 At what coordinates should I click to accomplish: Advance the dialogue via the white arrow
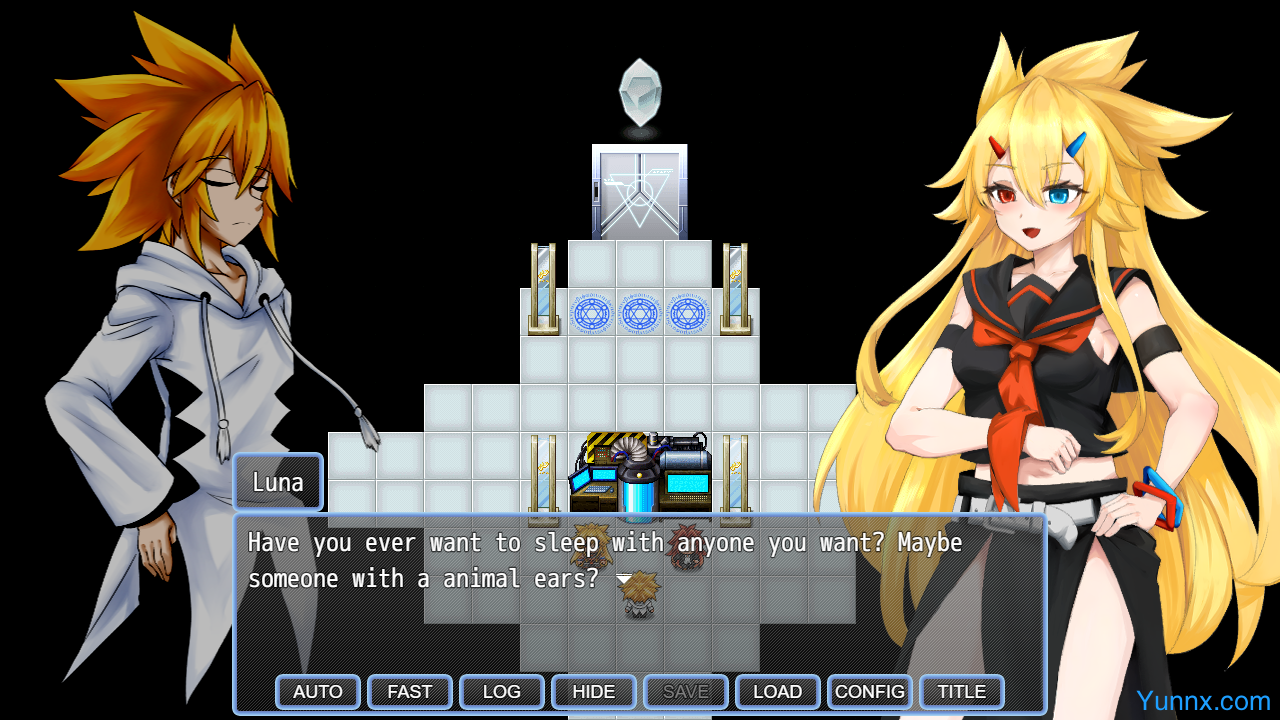[624, 579]
